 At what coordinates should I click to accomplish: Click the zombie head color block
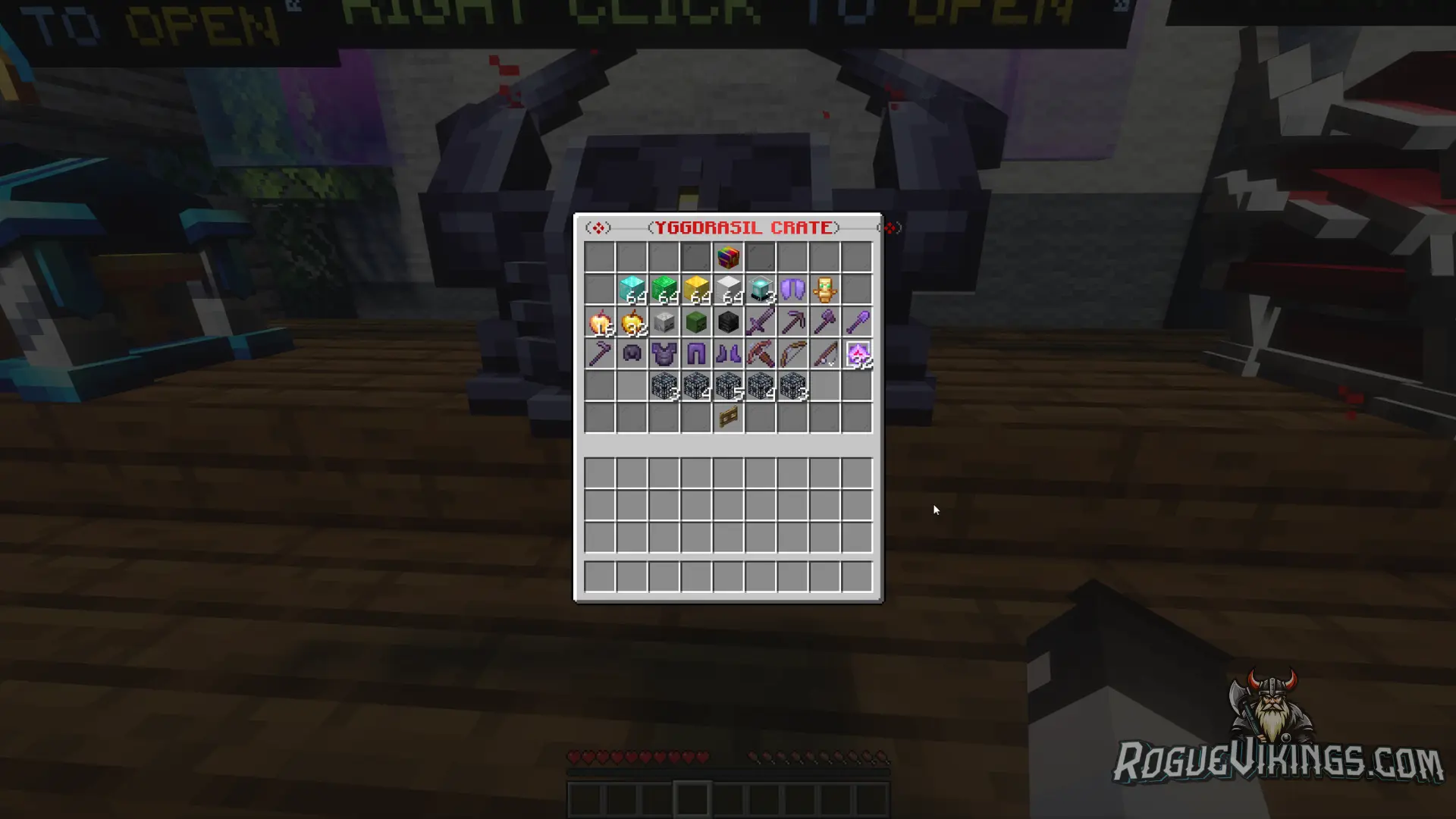[x=695, y=322]
